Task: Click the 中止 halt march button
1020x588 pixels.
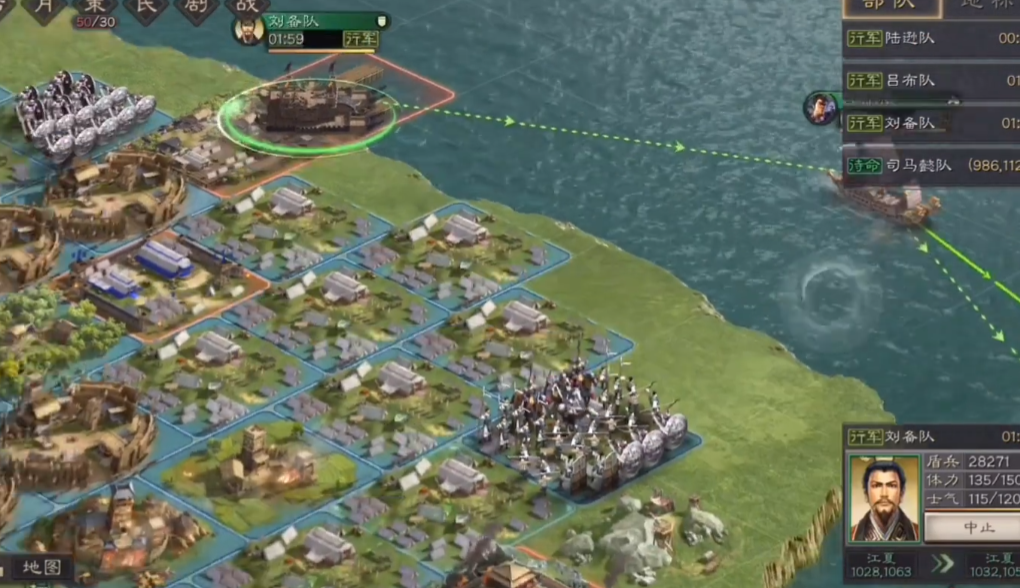Action: pyautogui.click(x=970, y=527)
